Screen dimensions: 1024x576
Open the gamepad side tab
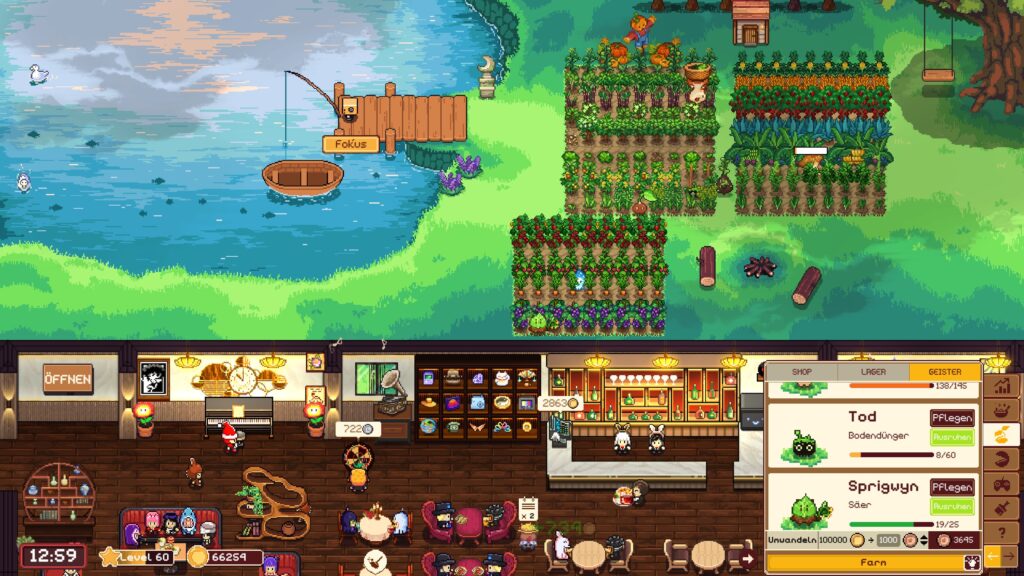click(x=1002, y=484)
